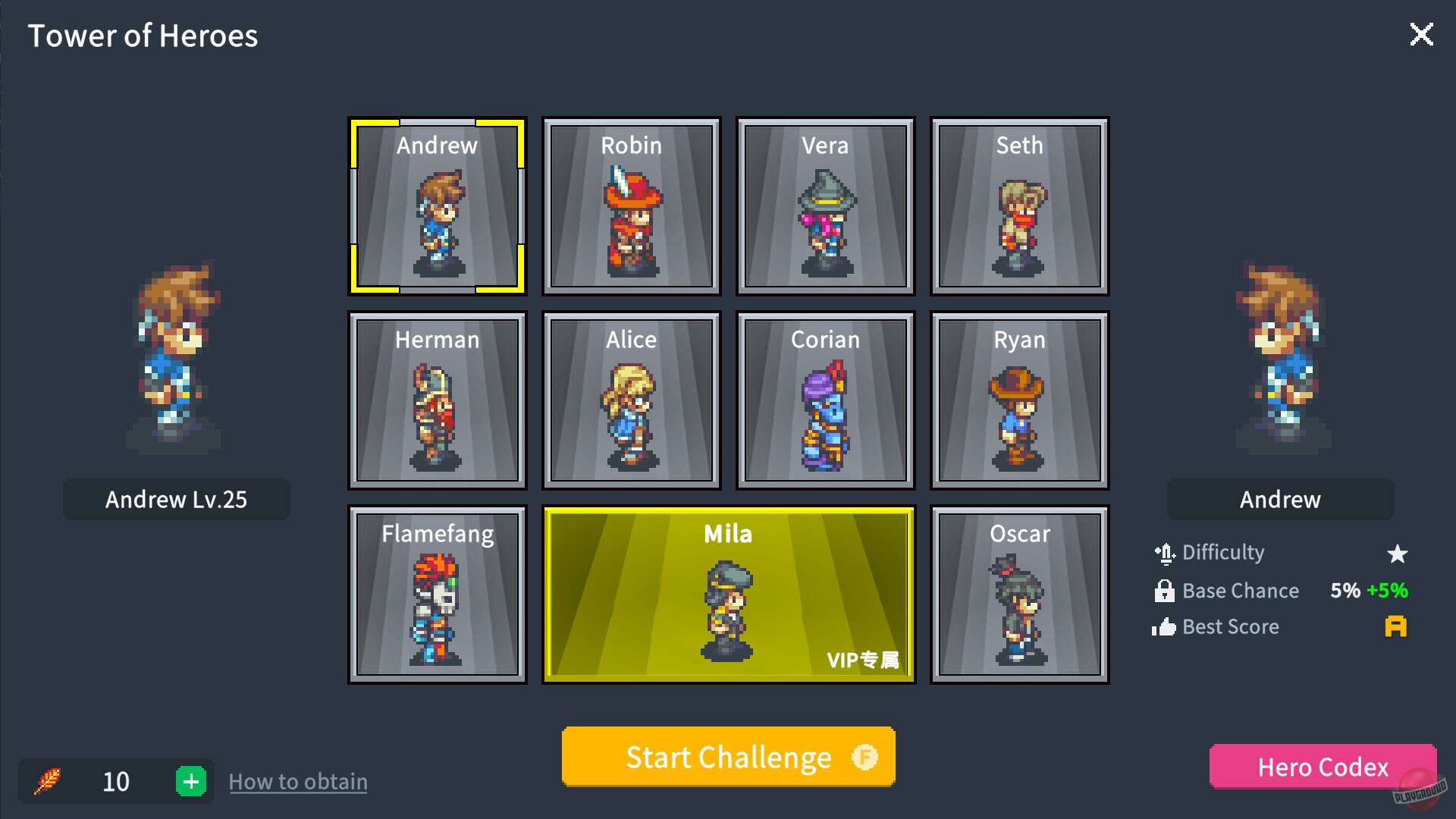Screen dimensions: 1456x819
Task: Select the Robin hero portrait
Action: click(630, 205)
